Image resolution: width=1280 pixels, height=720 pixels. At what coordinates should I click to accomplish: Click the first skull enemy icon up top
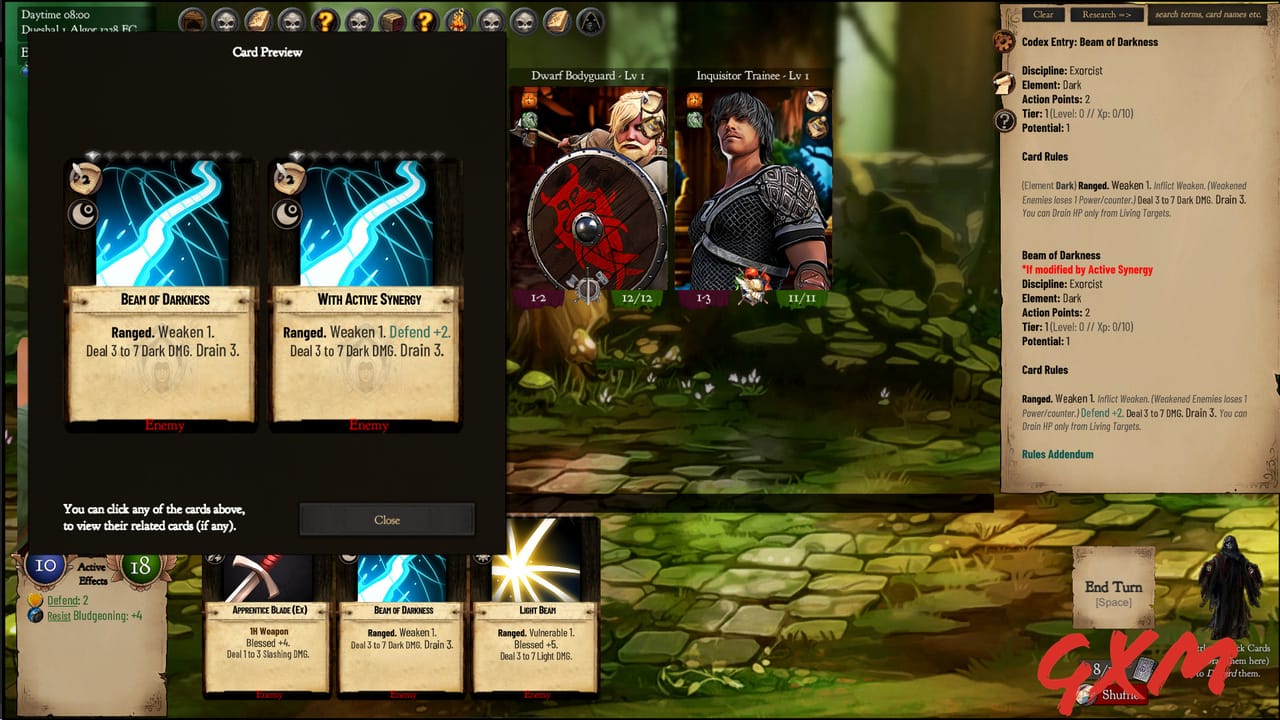coord(225,18)
